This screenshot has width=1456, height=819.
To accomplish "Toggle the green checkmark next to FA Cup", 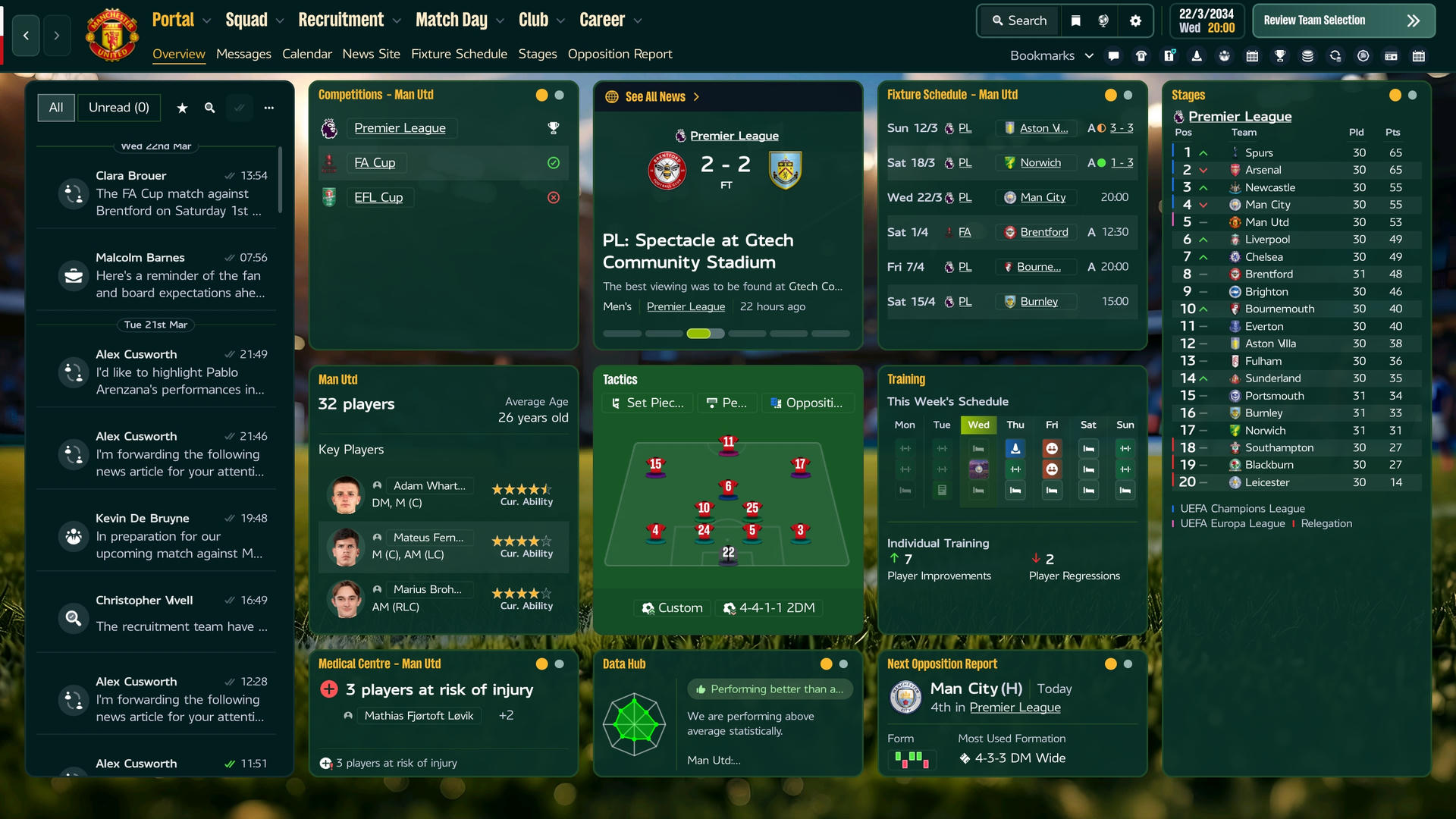I will [554, 162].
